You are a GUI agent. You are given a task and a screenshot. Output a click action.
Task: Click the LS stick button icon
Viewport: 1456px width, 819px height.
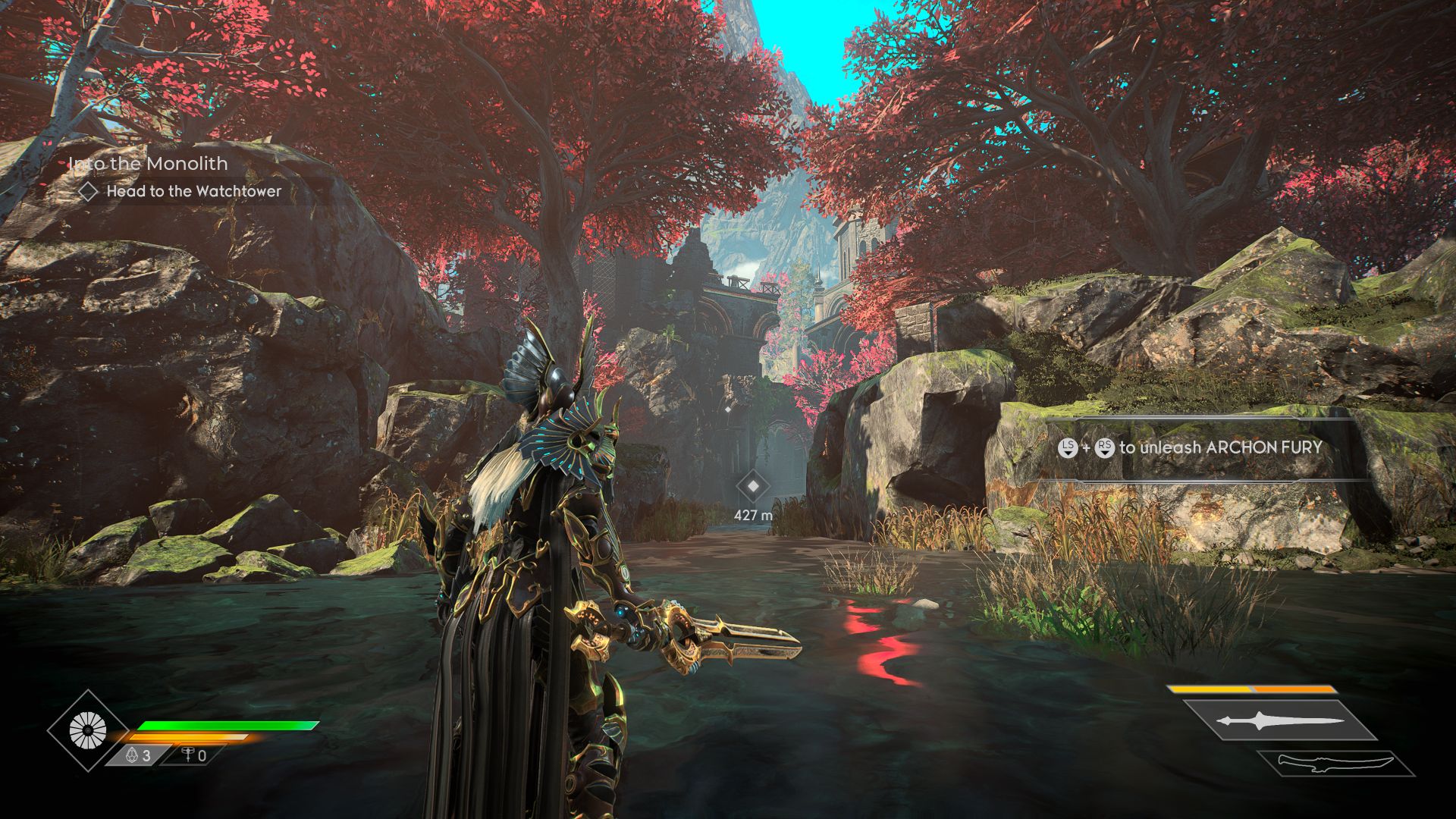(x=1068, y=447)
